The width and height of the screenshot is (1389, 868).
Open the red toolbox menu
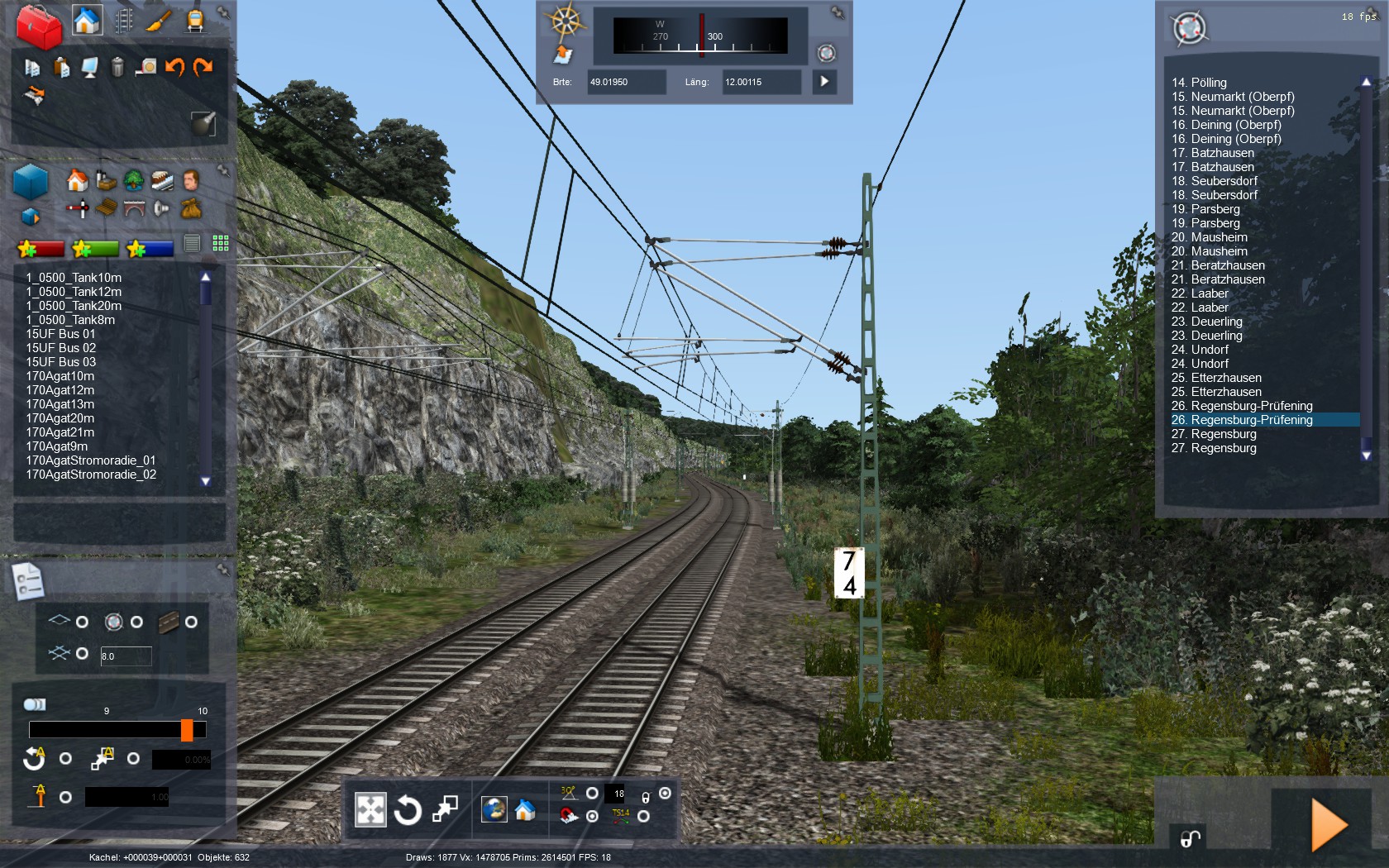tap(38, 25)
